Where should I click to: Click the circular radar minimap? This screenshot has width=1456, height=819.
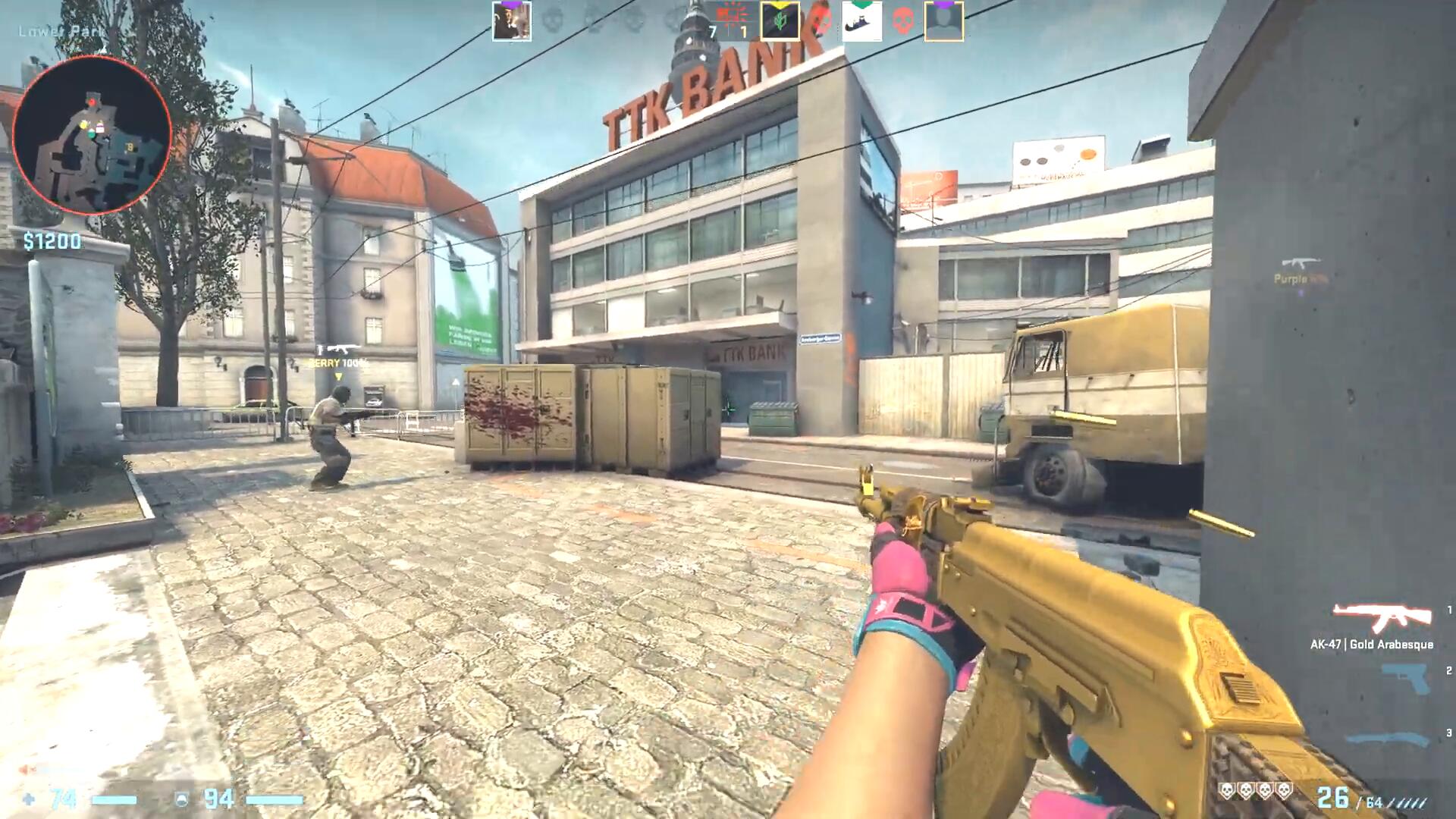[x=92, y=135]
